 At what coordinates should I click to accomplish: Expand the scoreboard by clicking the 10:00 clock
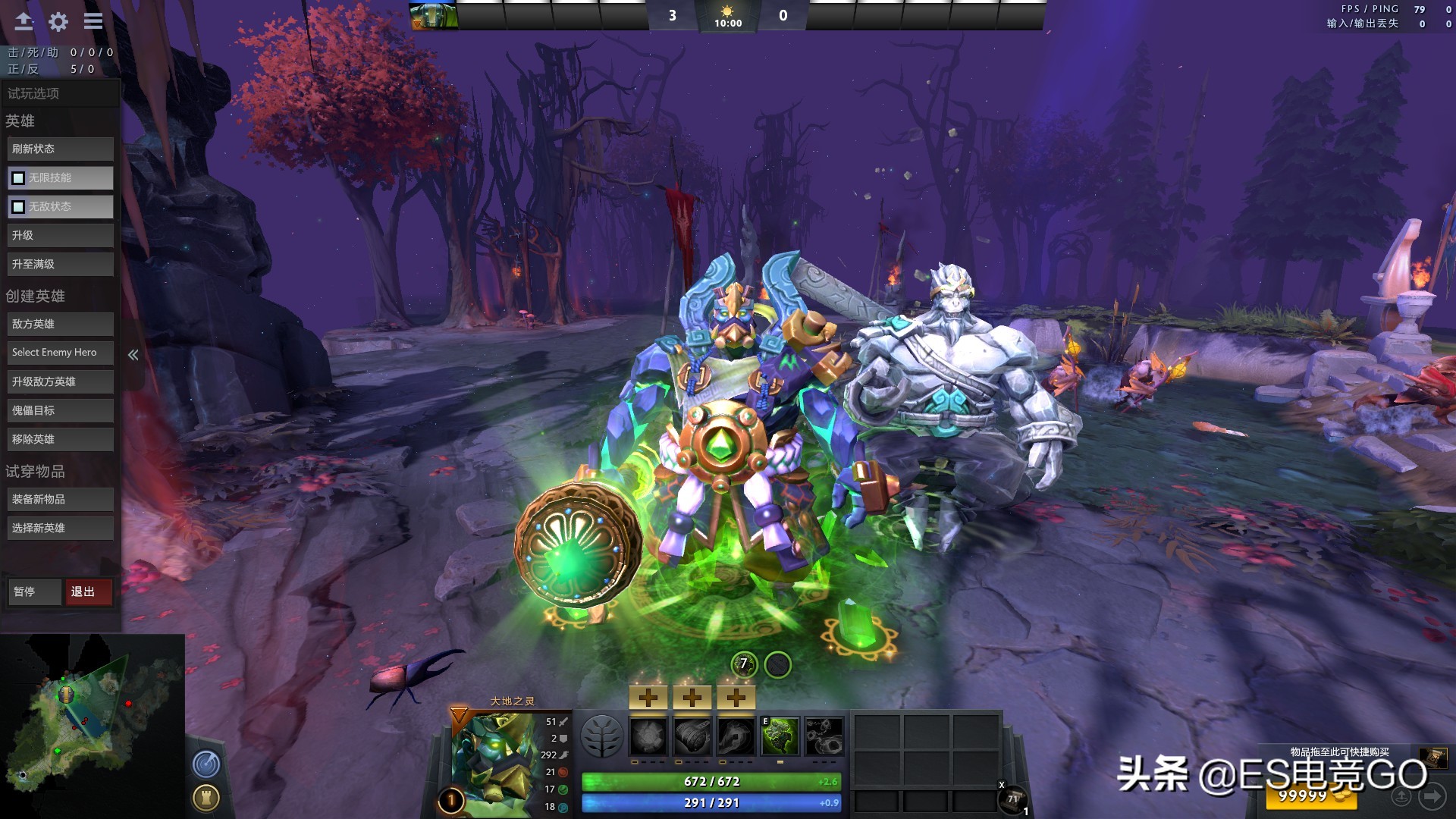pyautogui.click(x=729, y=23)
